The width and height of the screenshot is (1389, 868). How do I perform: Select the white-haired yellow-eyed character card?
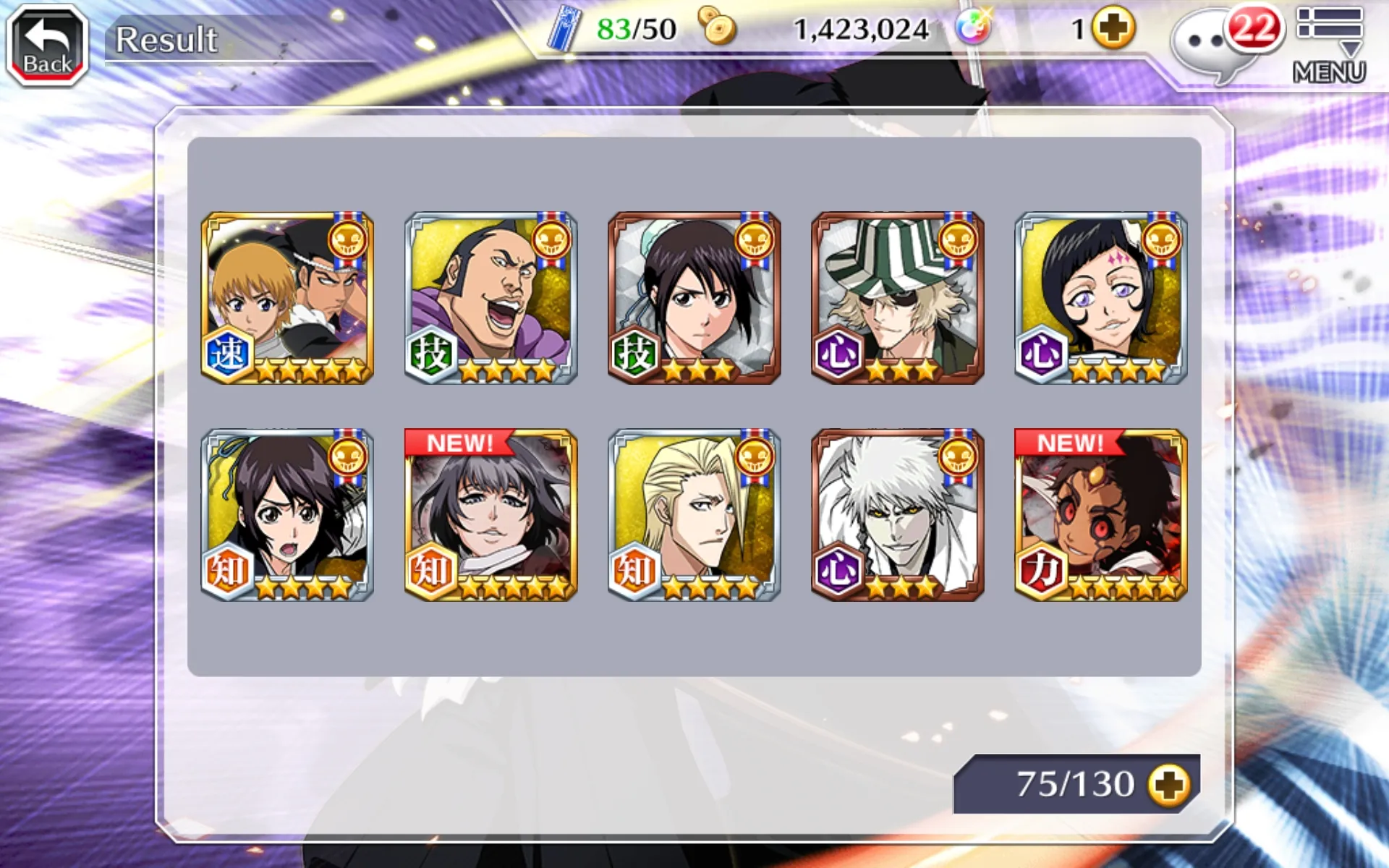coord(897,515)
